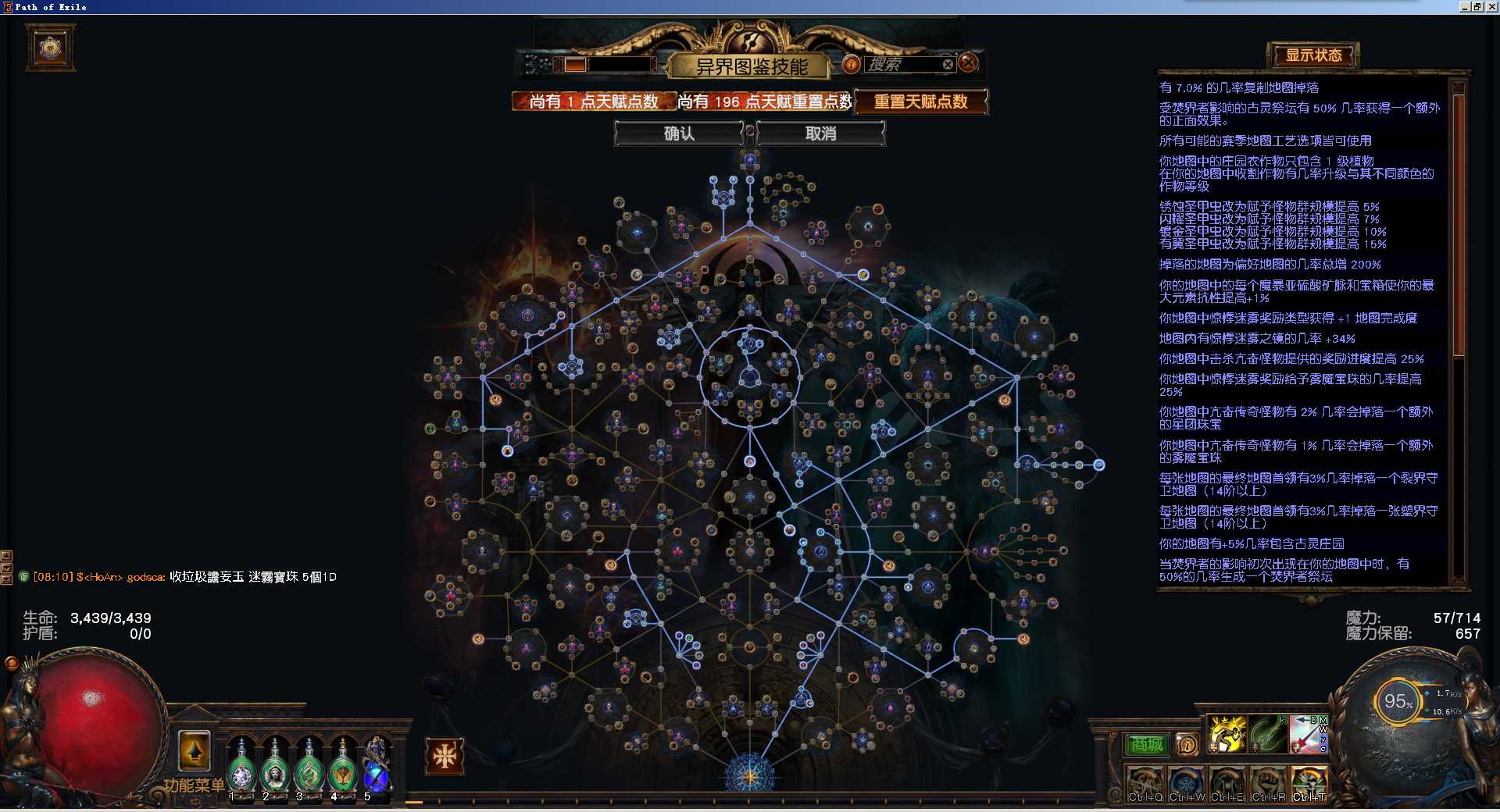The width and height of the screenshot is (1500, 812).
Task: Click 重置天赋点数 to reset talent points
Action: point(920,101)
